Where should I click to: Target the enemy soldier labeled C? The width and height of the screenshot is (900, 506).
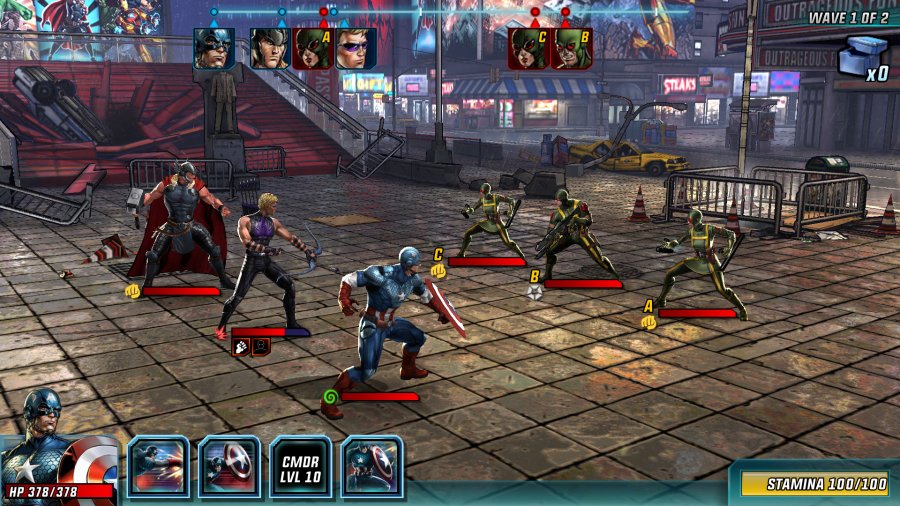489,218
